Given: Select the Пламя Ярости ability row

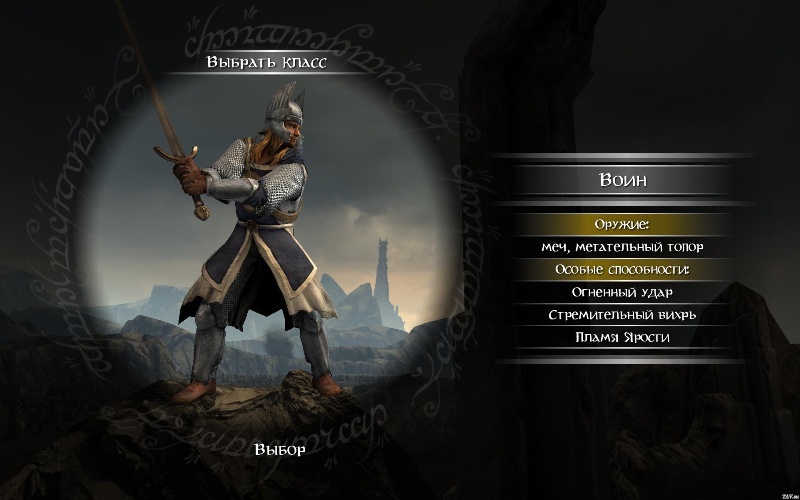Looking at the screenshot, I should coord(622,337).
